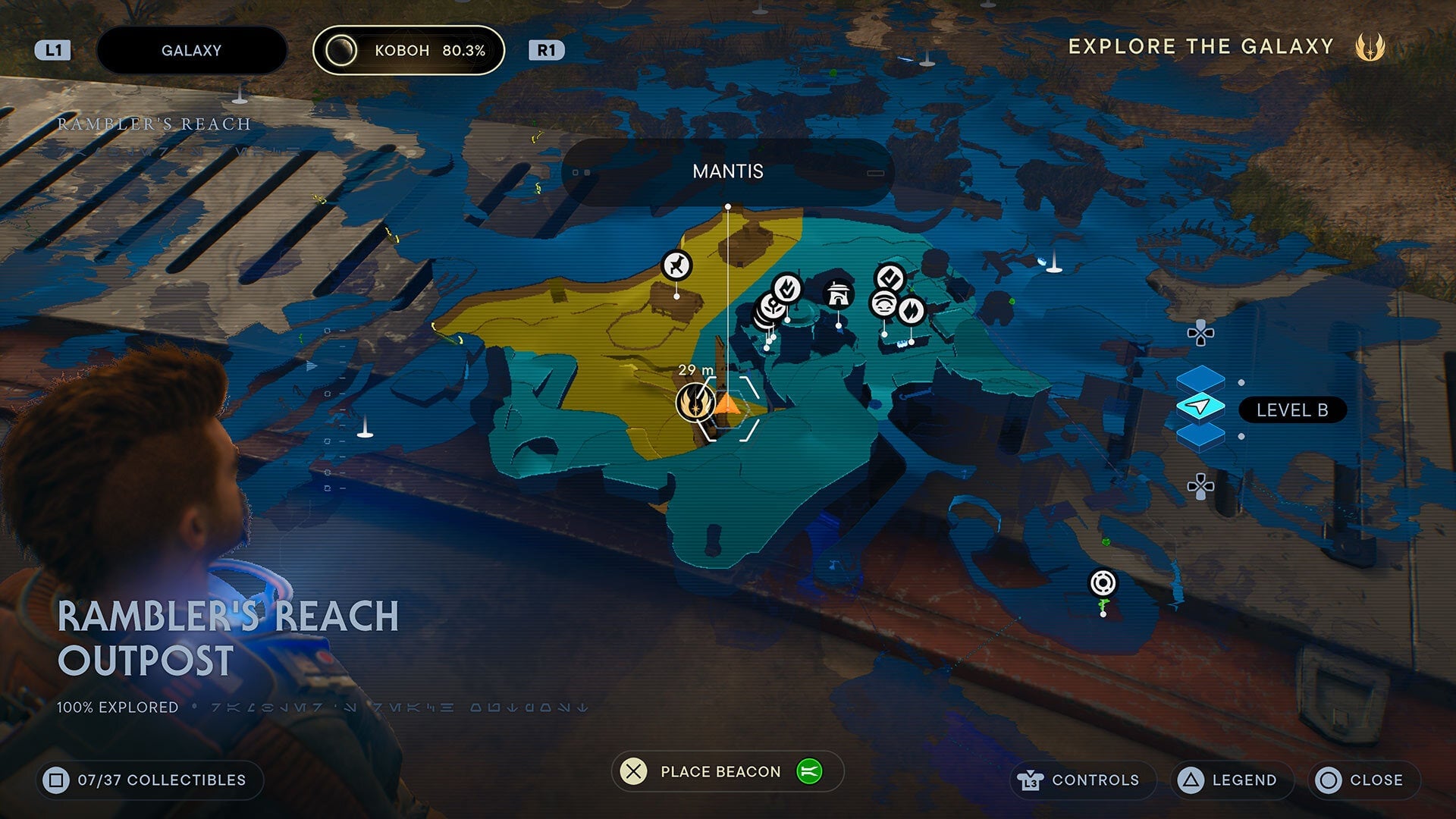Click the highlighted Level B layer diamond
1456x819 pixels.
[x=1200, y=405]
